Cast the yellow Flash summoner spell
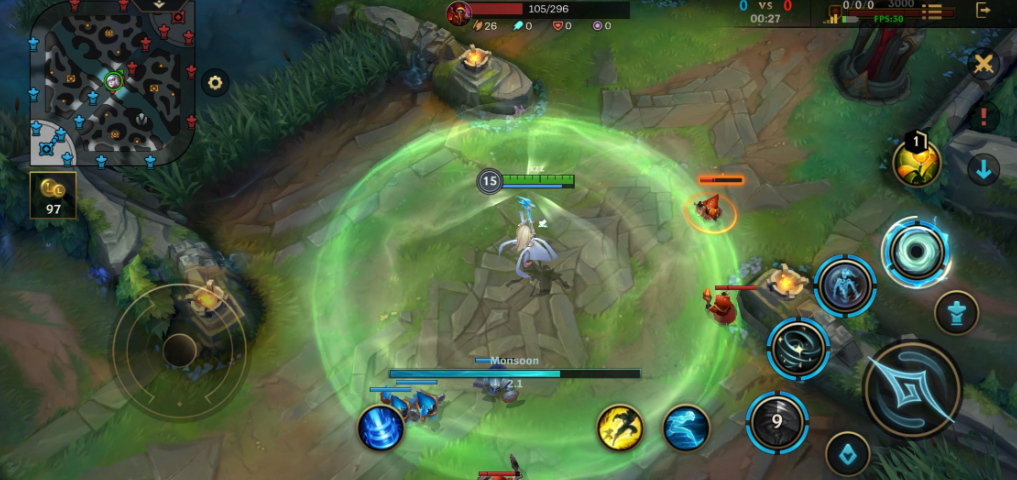Viewport: 1017px width, 480px height. pos(620,427)
